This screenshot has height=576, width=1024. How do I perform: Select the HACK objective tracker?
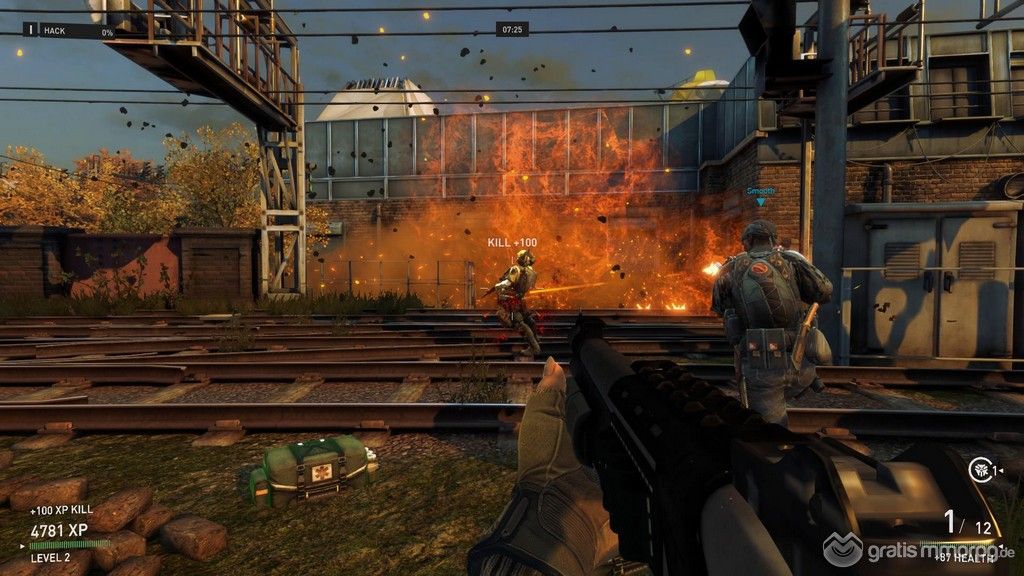click(70, 32)
